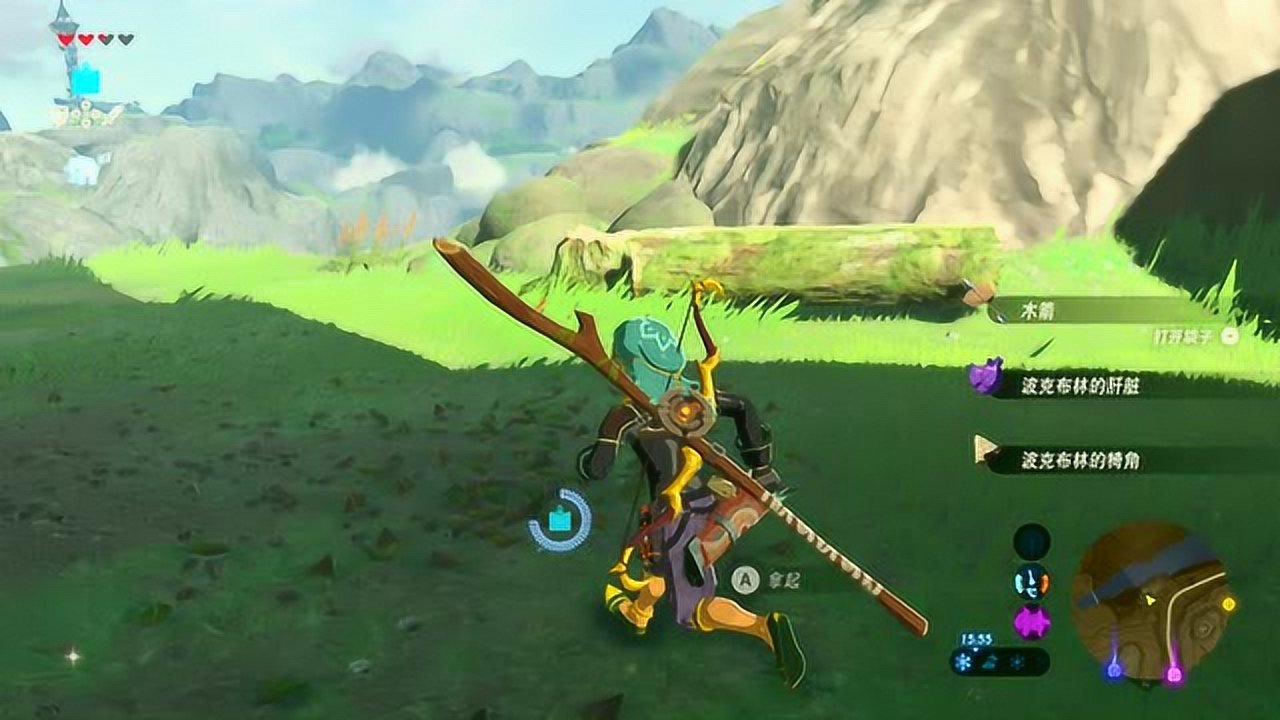Click the yellow waypoint dot on the minimap
The width and height of the screenshot is (1280, 720).
(1230, 604)
